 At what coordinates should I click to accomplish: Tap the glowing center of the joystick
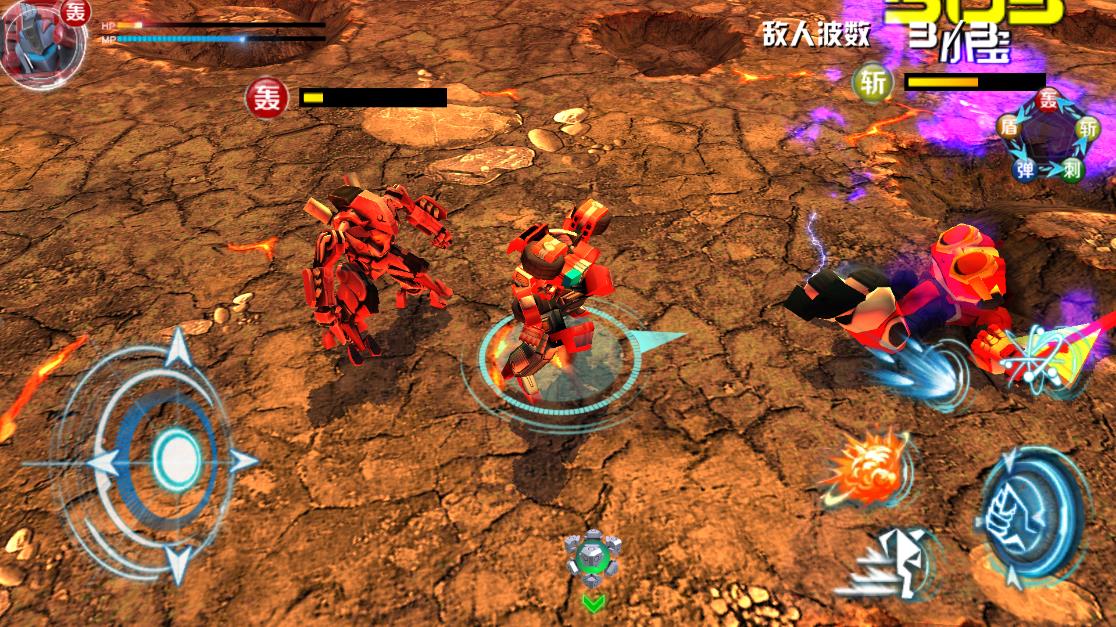(177, 459)
